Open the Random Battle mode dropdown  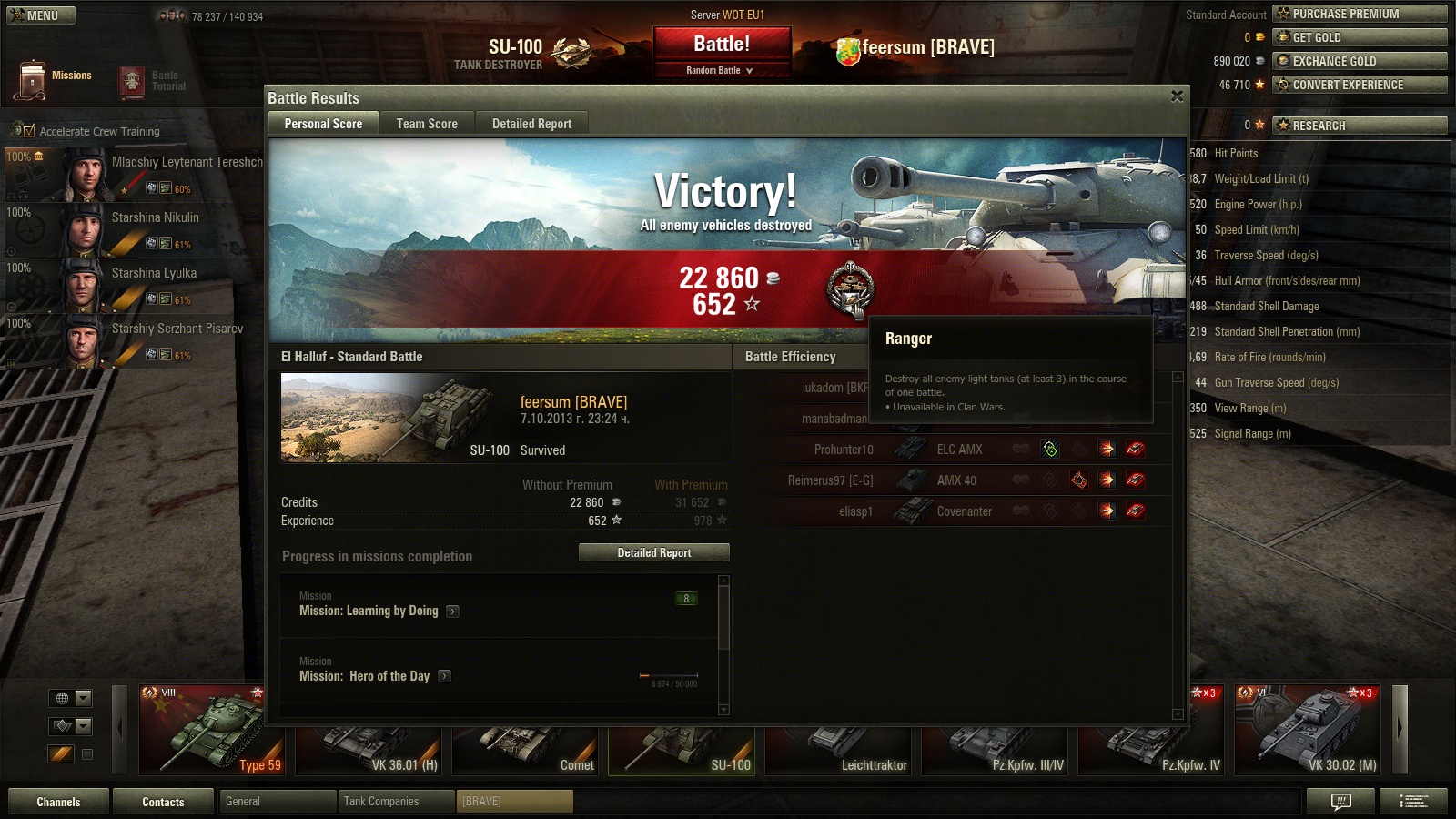pos(721,70)
